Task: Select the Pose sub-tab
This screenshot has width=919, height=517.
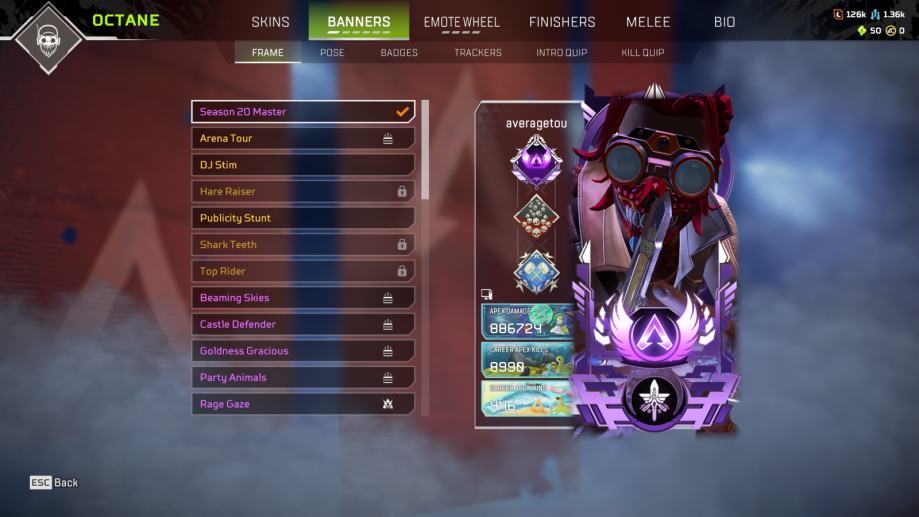Action: point(332,52)
